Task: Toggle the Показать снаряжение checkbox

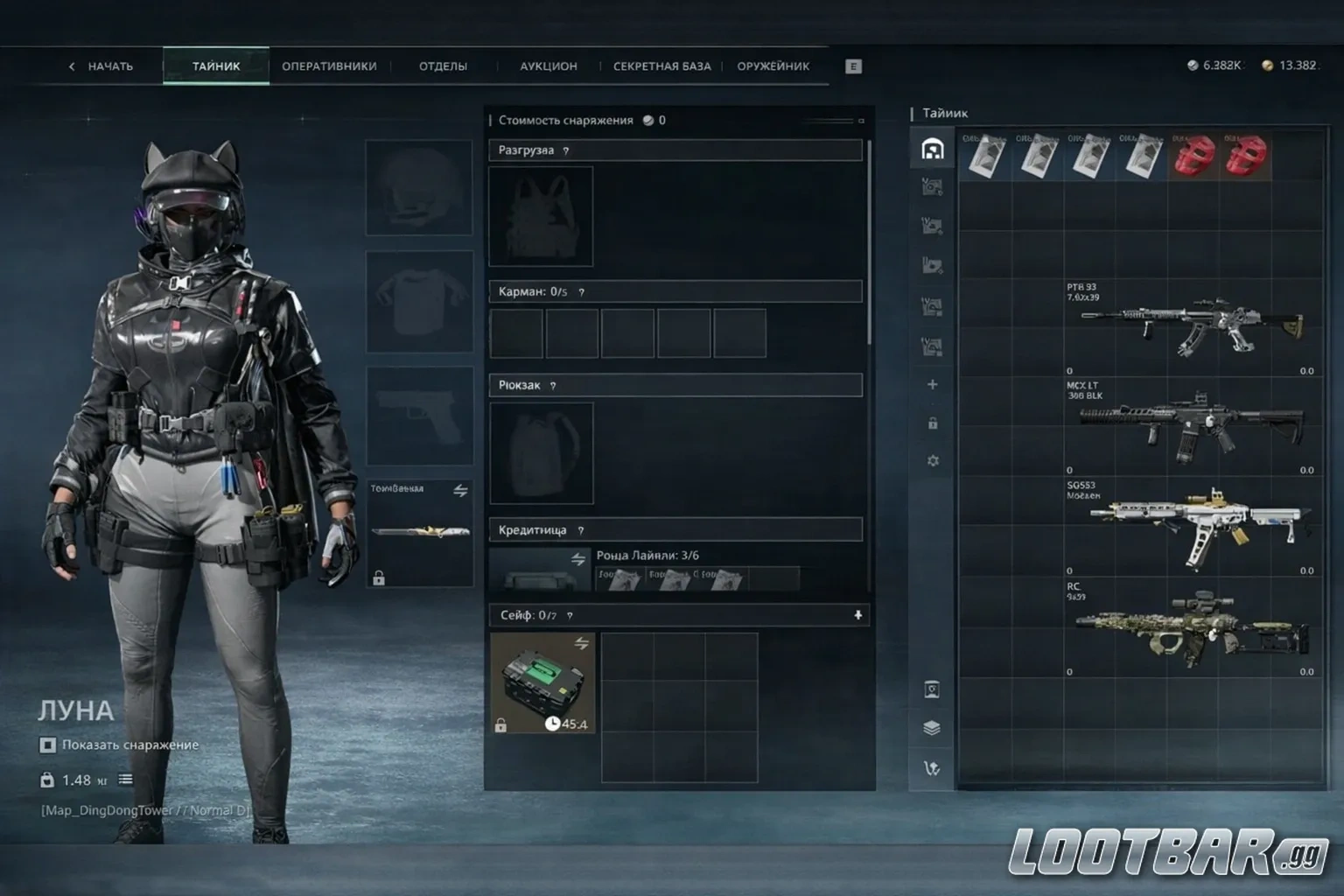Action: [48, 745]
